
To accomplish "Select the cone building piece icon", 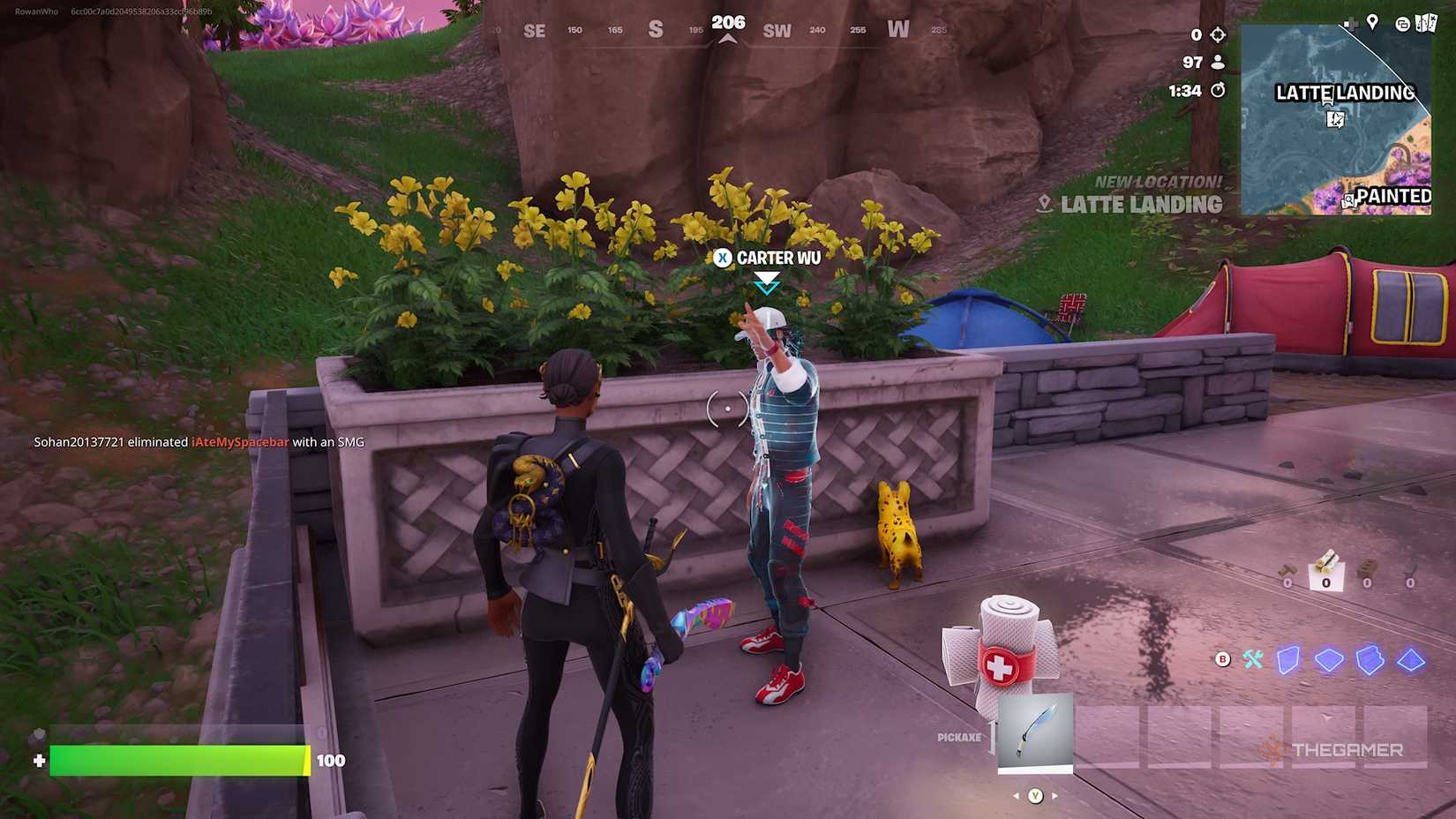I will point(1409,658).
